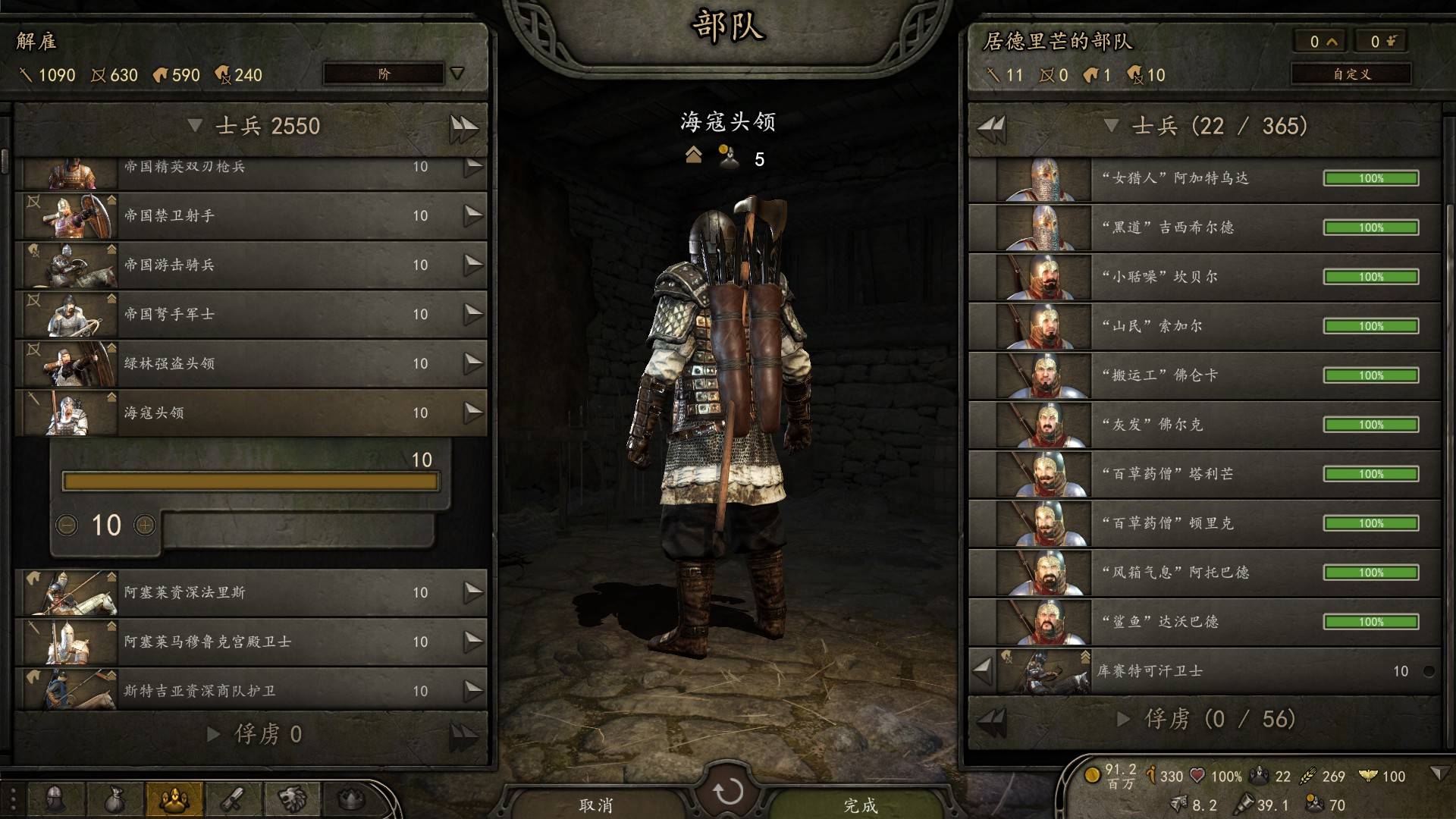Expand the left 俘虏 0 prisoners section
1456x819 pixels.
[214, 734]
